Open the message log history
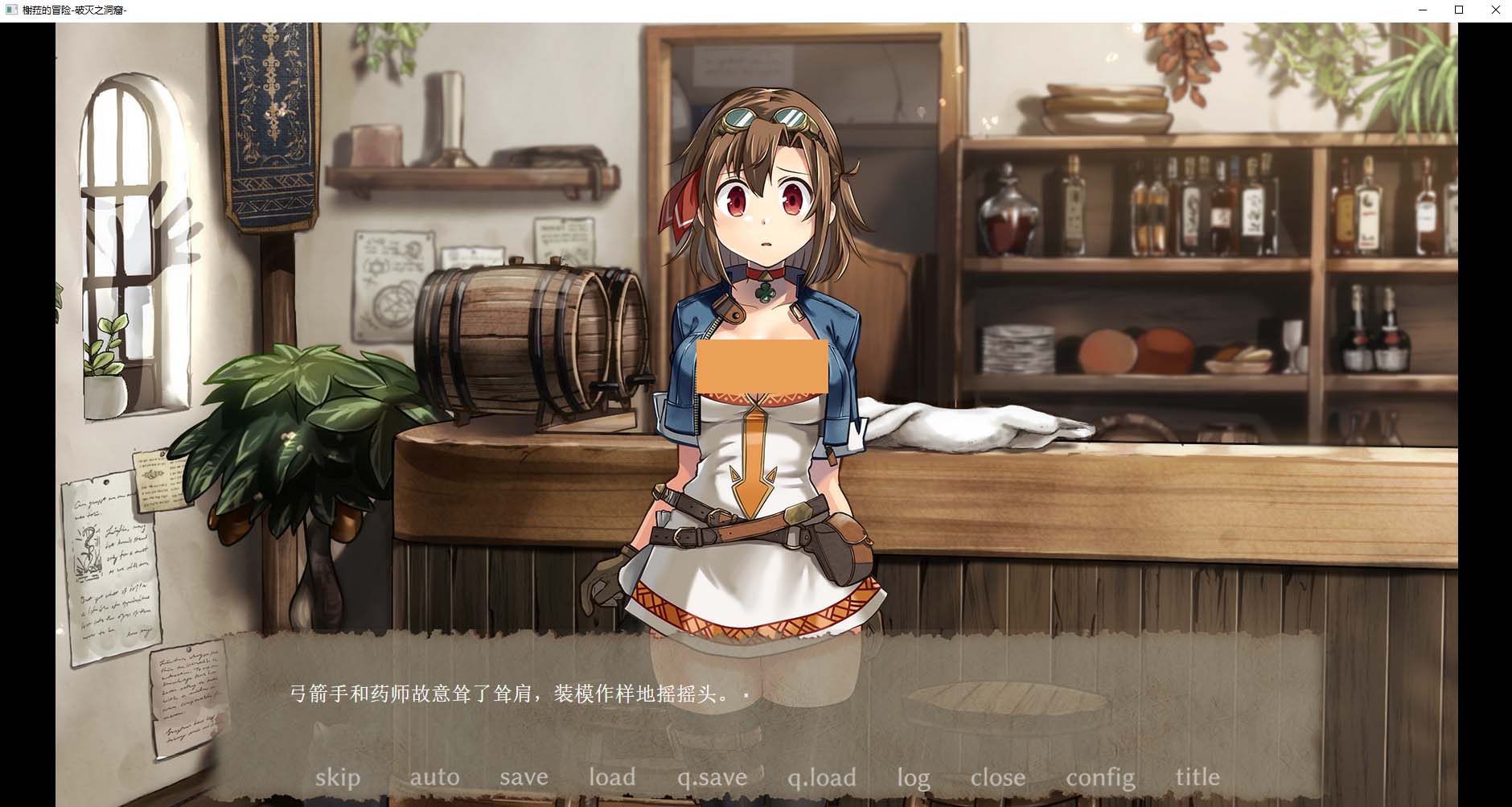Viewport: 1512px width, 807px height. tap(913, 777)
